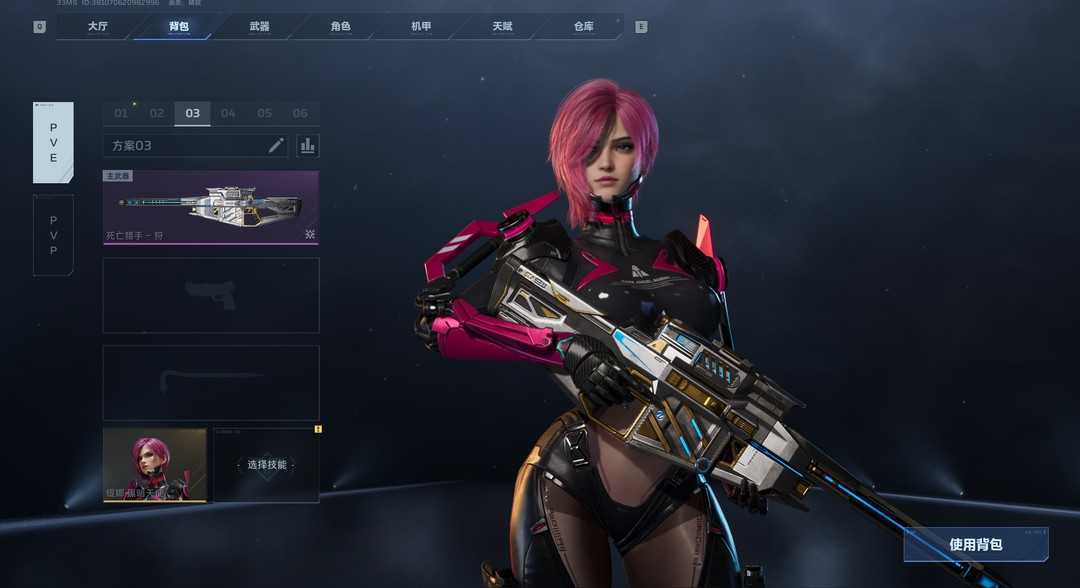Image resolution: width=1080 pixels, height=588 pixels.
Task: Open the pink-haired character portrait
Action: click(x=154, y=465)
